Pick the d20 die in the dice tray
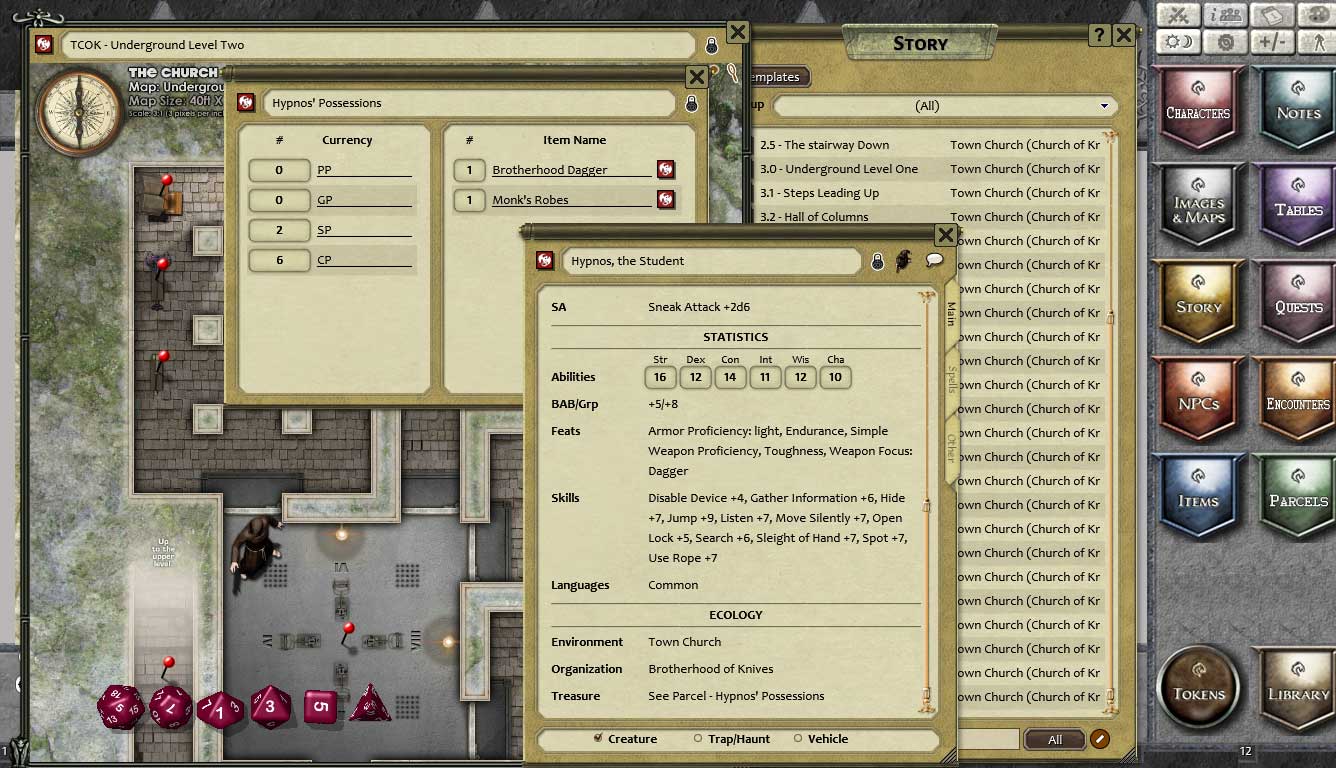This screenshot has height=768, width=1336. [x=120, y=707]
